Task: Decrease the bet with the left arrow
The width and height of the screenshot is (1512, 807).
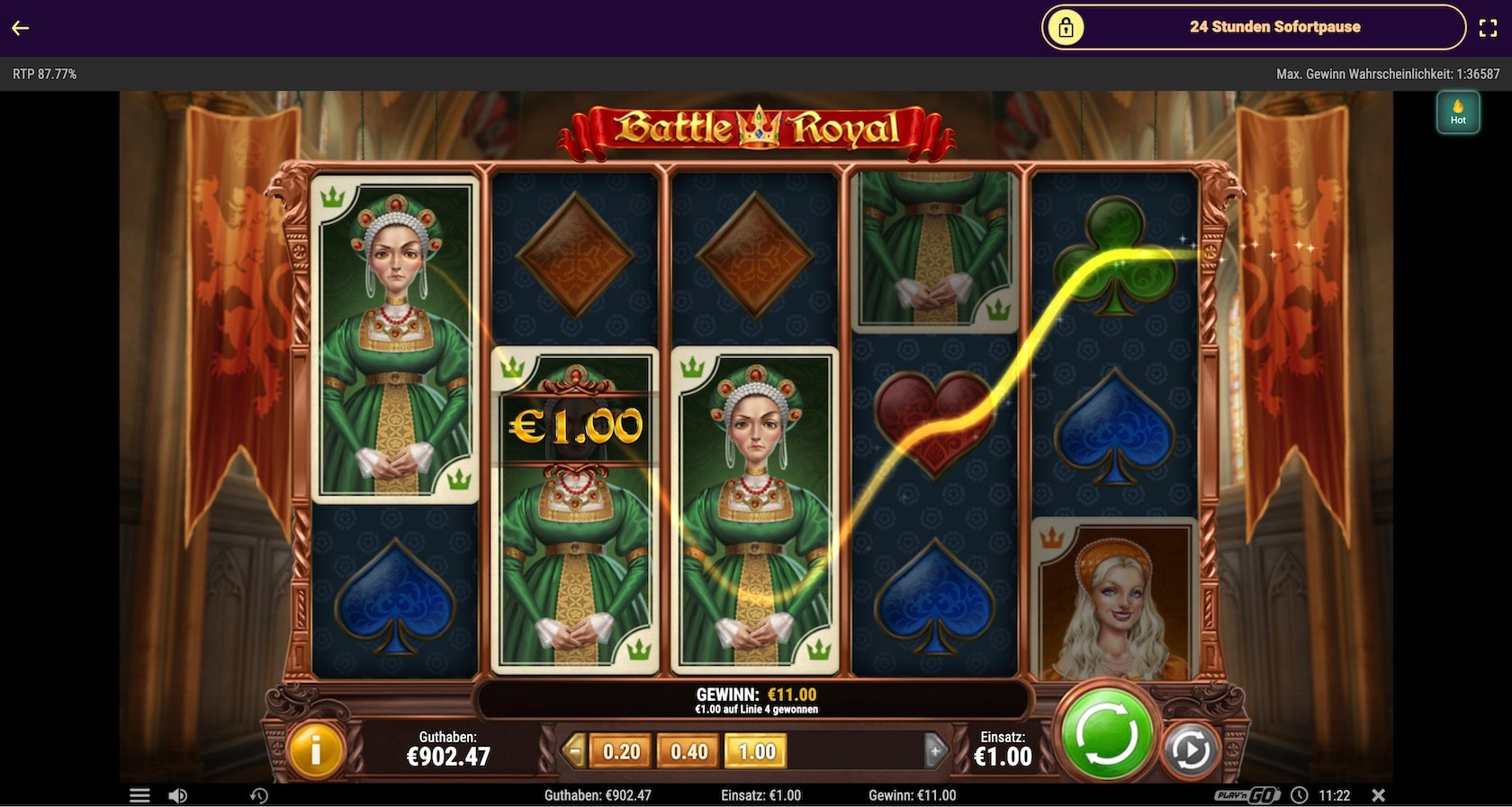Action: point(572,750)
